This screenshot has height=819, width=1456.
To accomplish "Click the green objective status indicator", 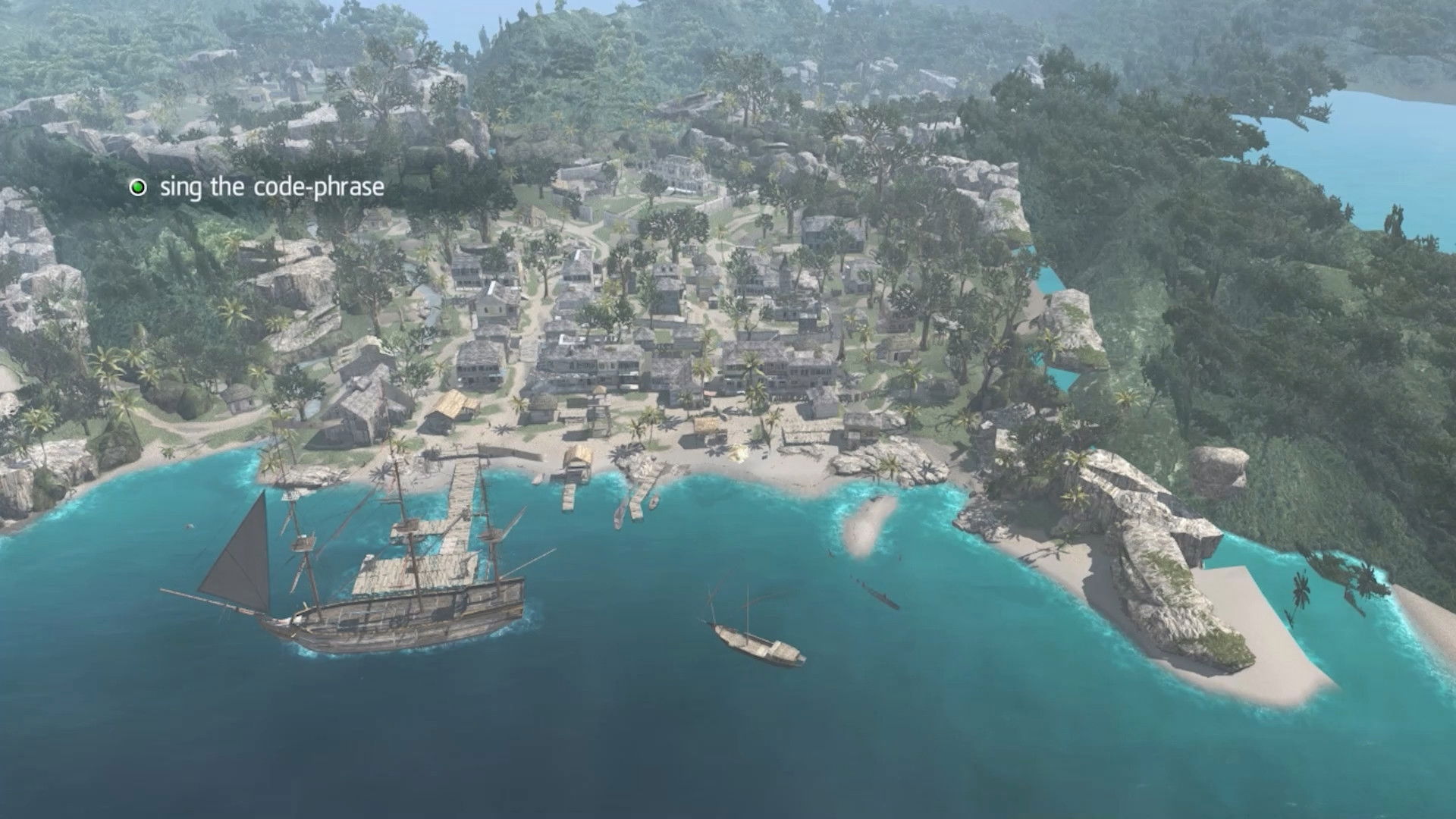I will point(139,187).
